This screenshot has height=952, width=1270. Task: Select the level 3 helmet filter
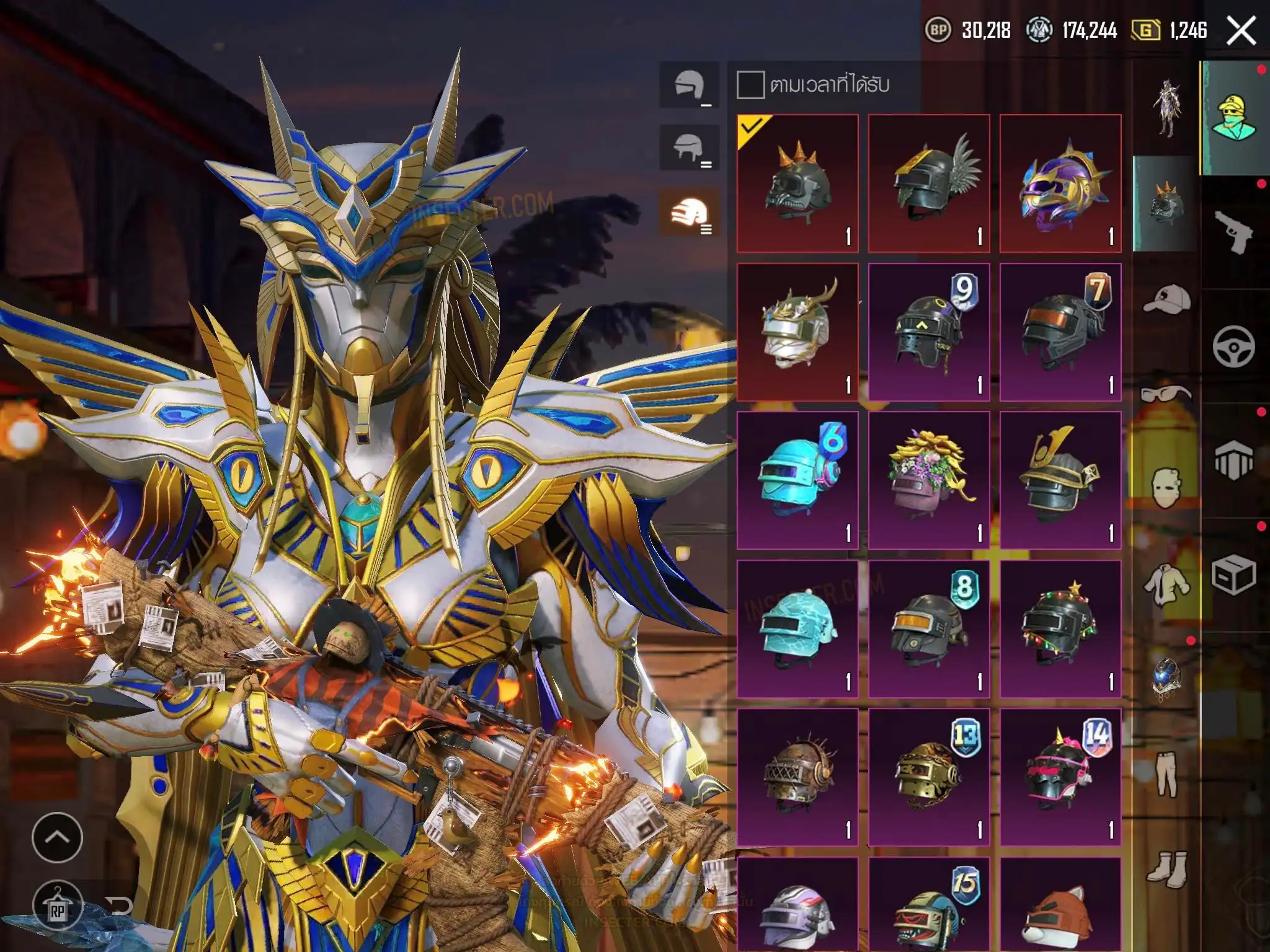(x=689, y=213)
